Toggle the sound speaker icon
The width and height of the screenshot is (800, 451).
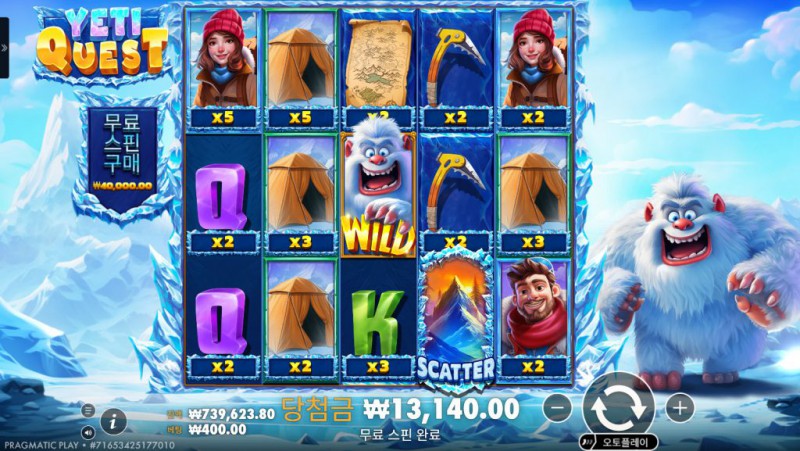click(x=87, y=432)
